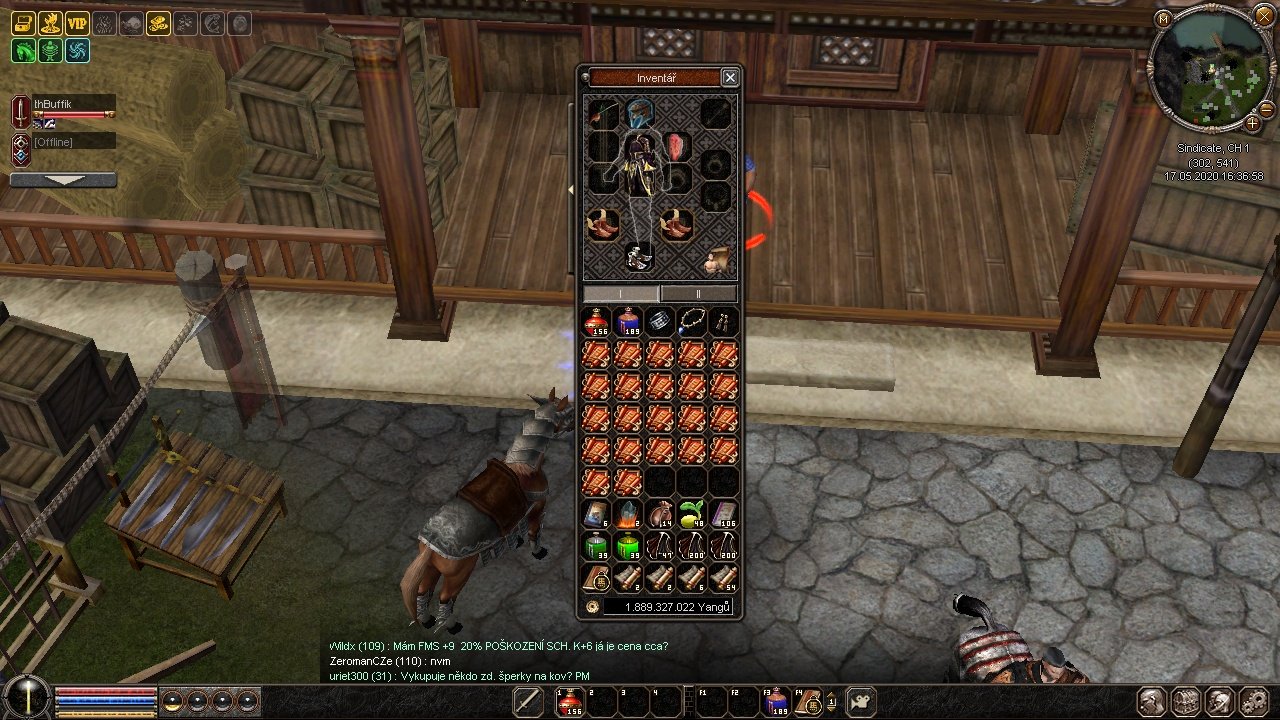Click the green sprout item stack of 48

692,514
